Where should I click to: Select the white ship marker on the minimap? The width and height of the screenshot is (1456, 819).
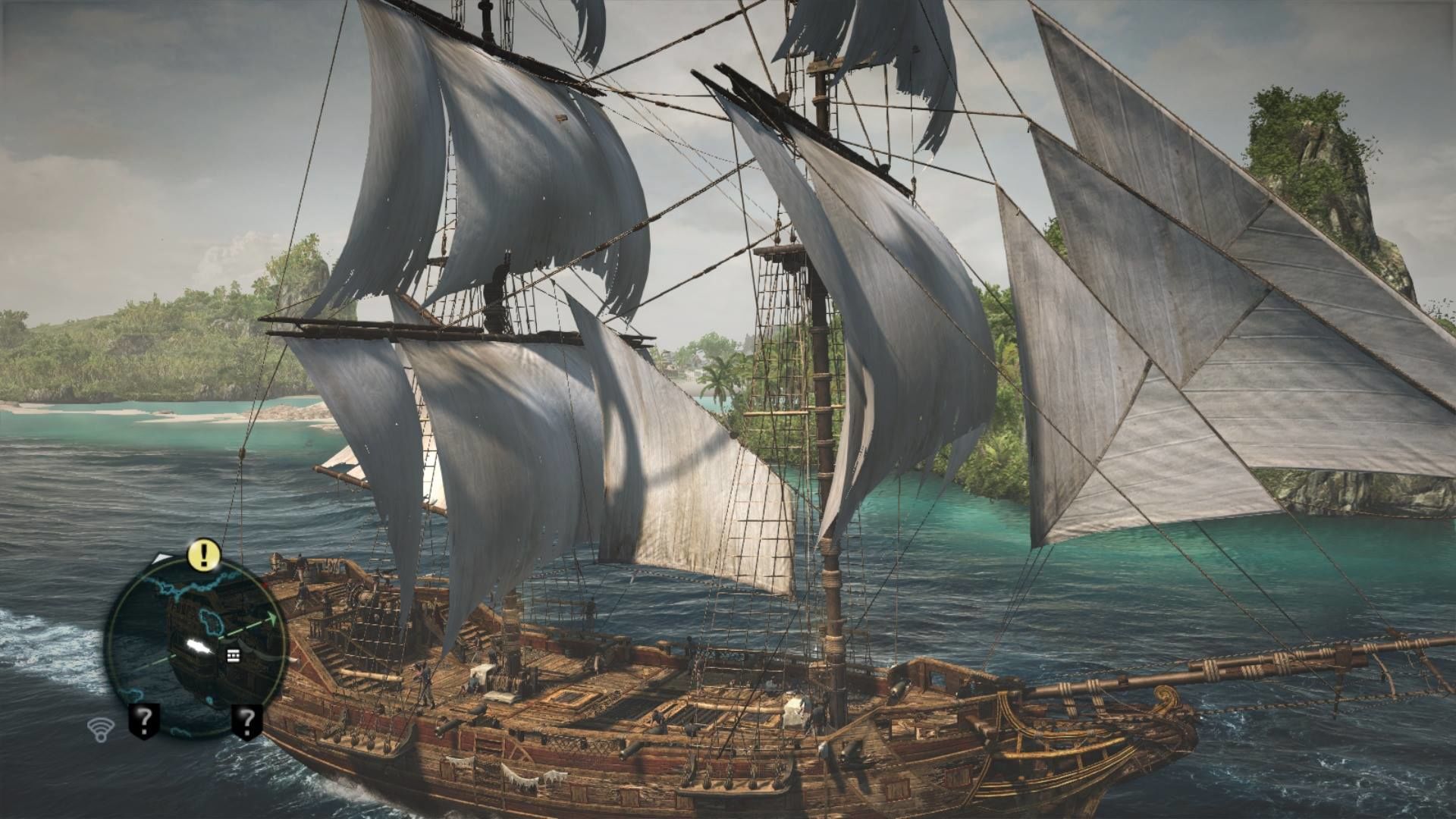point(199,645)
